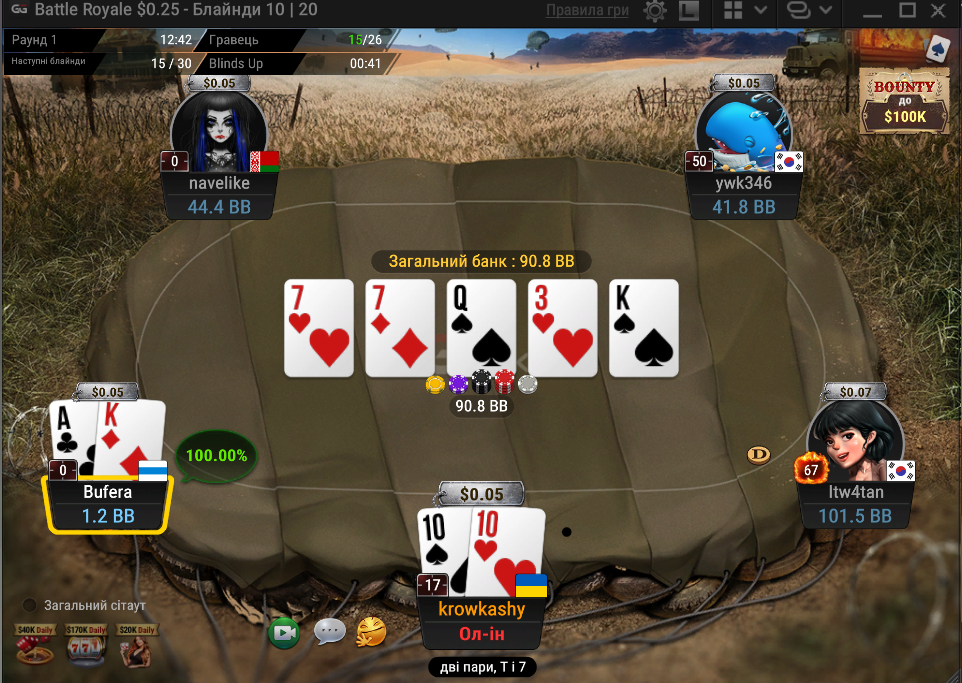Image resolution: width=962 pixels, height=683 pixels.
Task: Click the green video camera button
Action: [284, 631]
